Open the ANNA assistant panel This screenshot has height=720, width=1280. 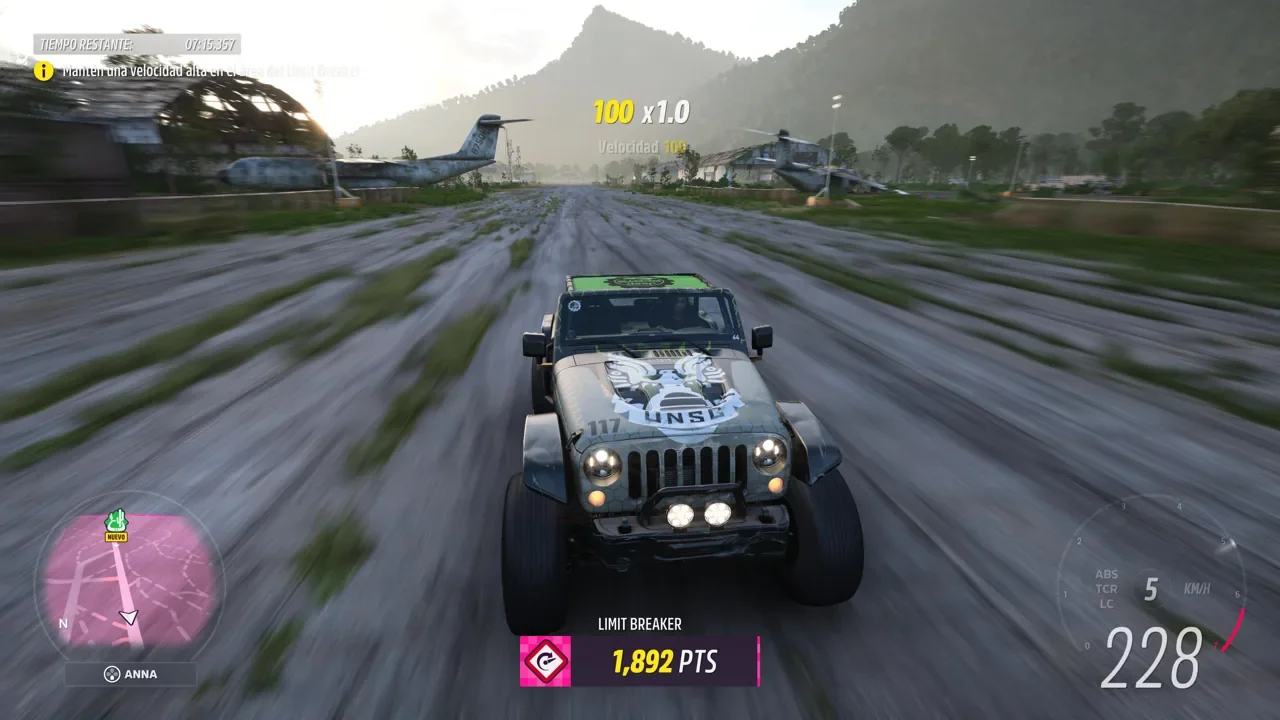(130, 674)
